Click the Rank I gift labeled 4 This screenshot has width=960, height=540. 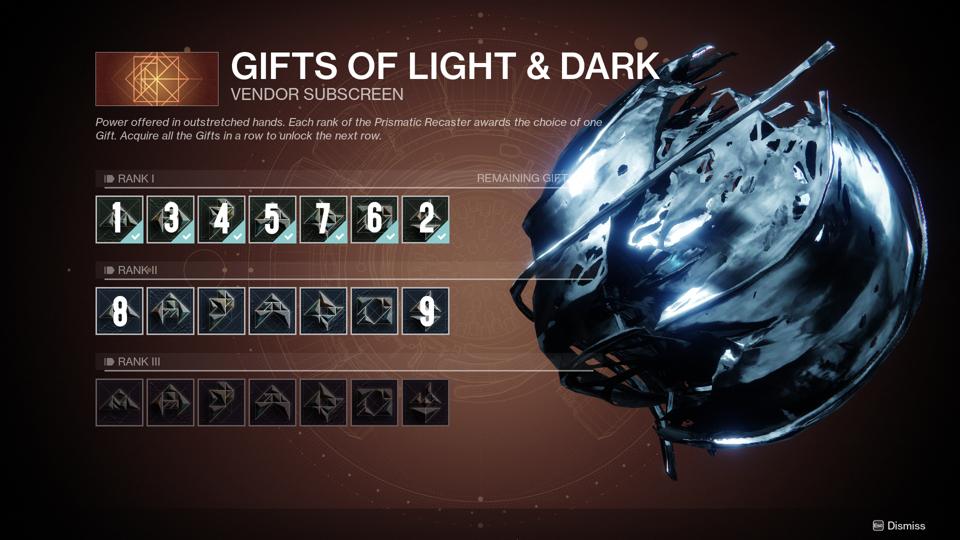click(x=222, y=219)
